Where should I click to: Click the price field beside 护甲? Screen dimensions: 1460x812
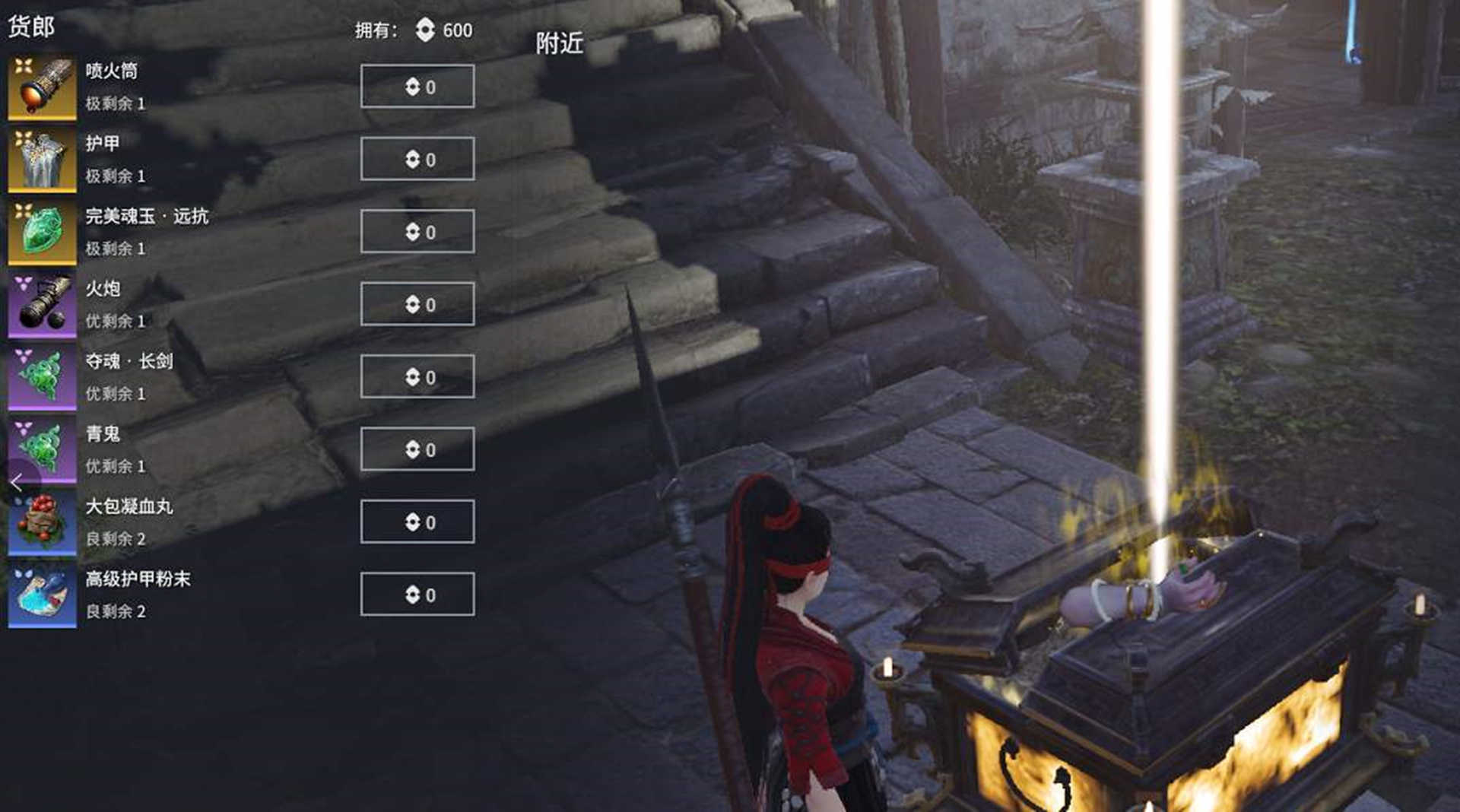click(x=417, y=159)
